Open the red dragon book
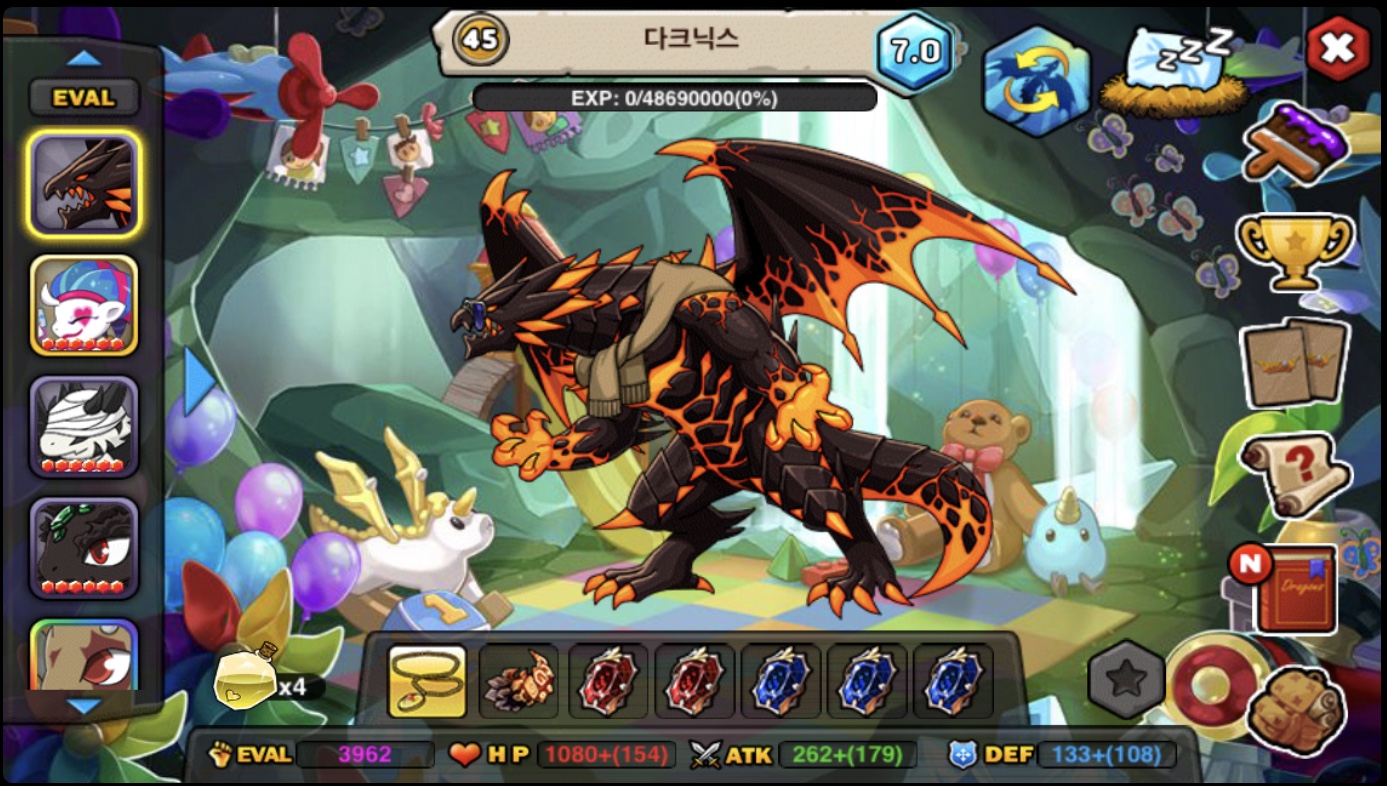 coord(1295,590)
